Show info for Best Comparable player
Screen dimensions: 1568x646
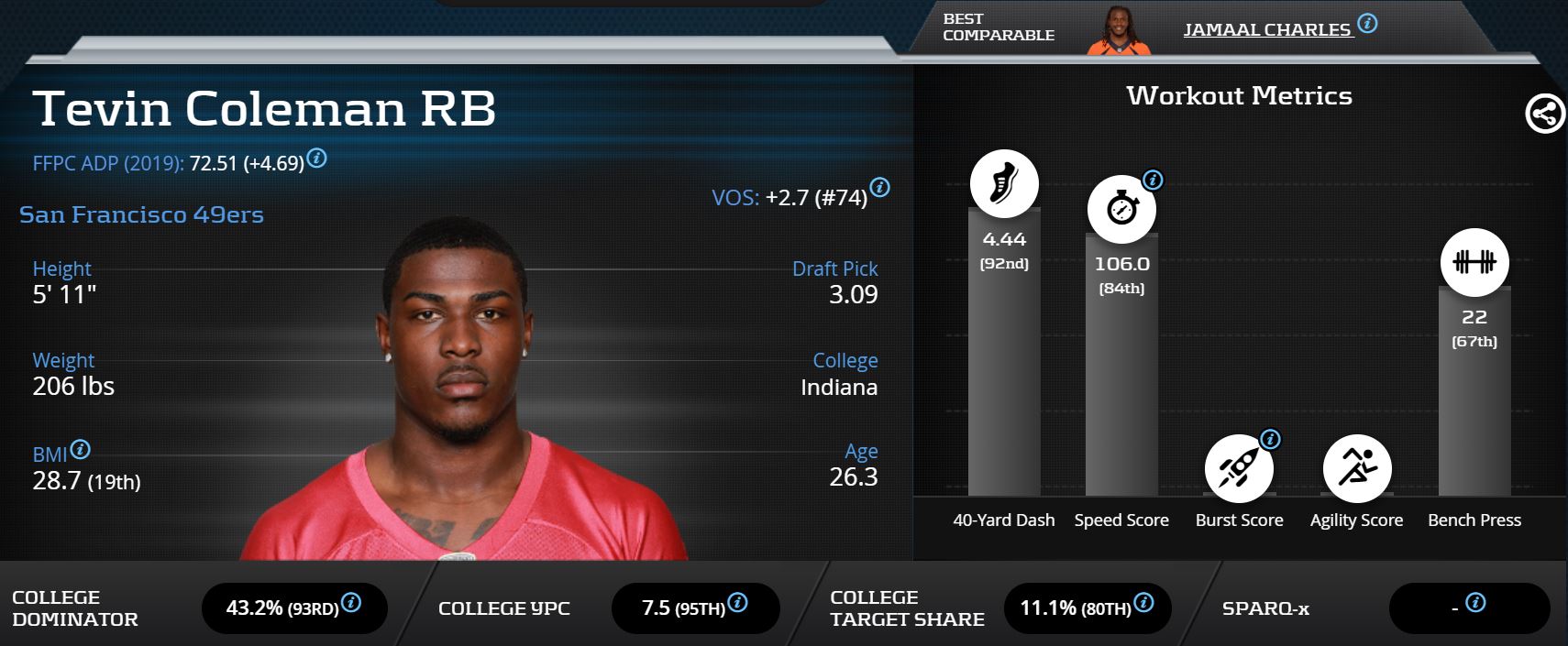coord(1367,24)
